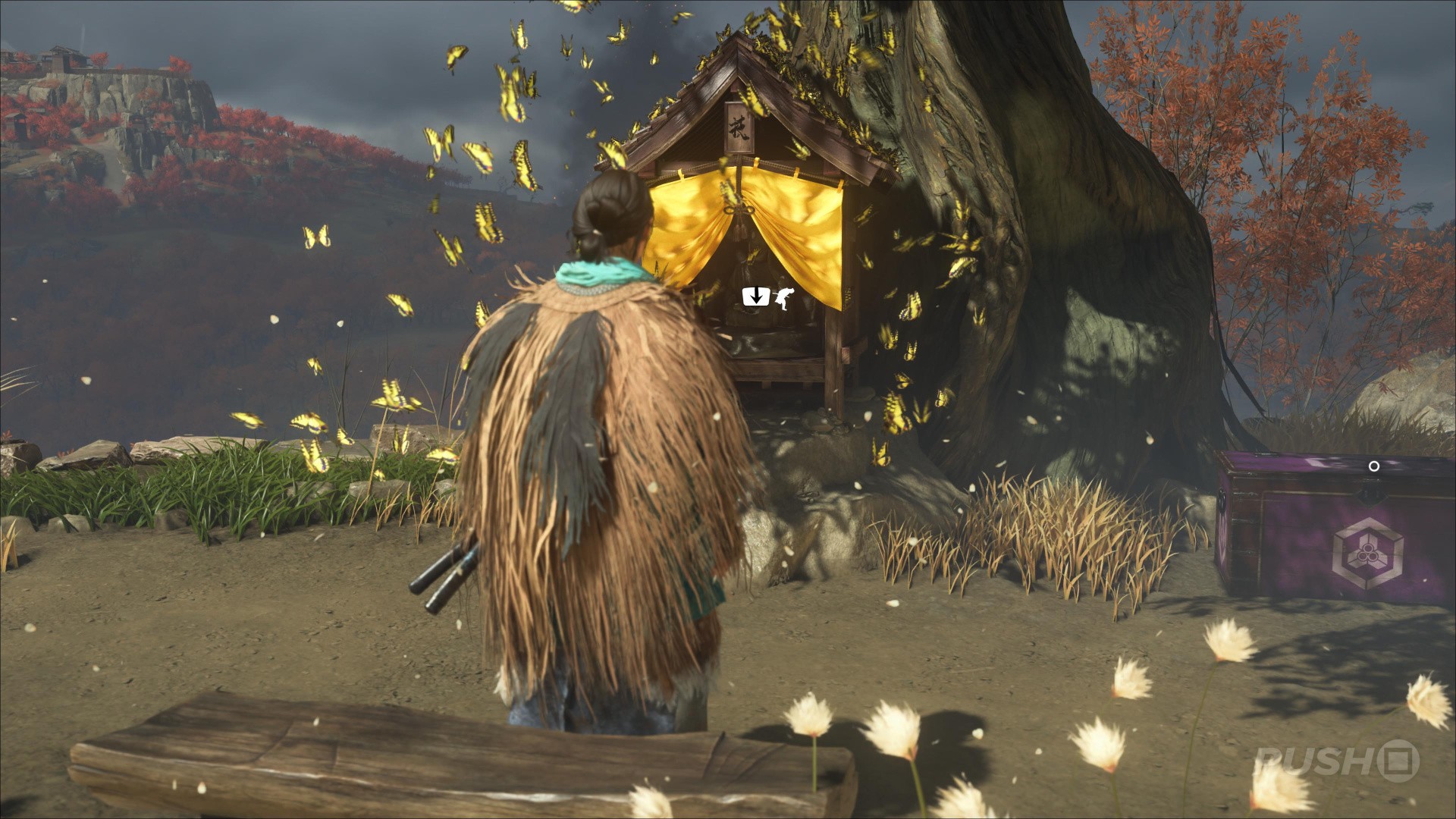Viewport: 1456px width, 819px height.
Task: Select the small circle marker on the purple chest
Action: [1373, 466]
